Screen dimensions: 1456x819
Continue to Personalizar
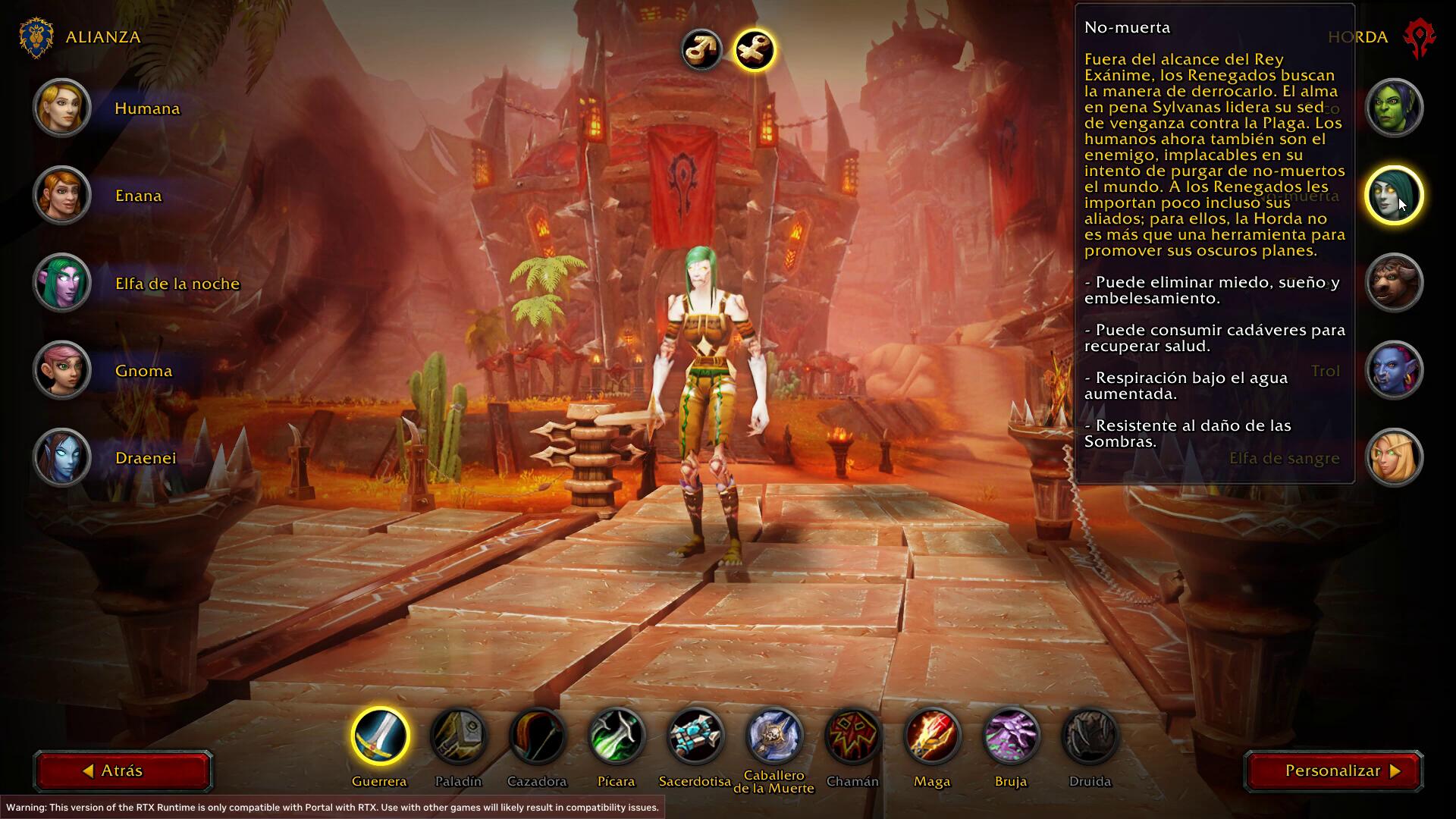point(1333,771)
